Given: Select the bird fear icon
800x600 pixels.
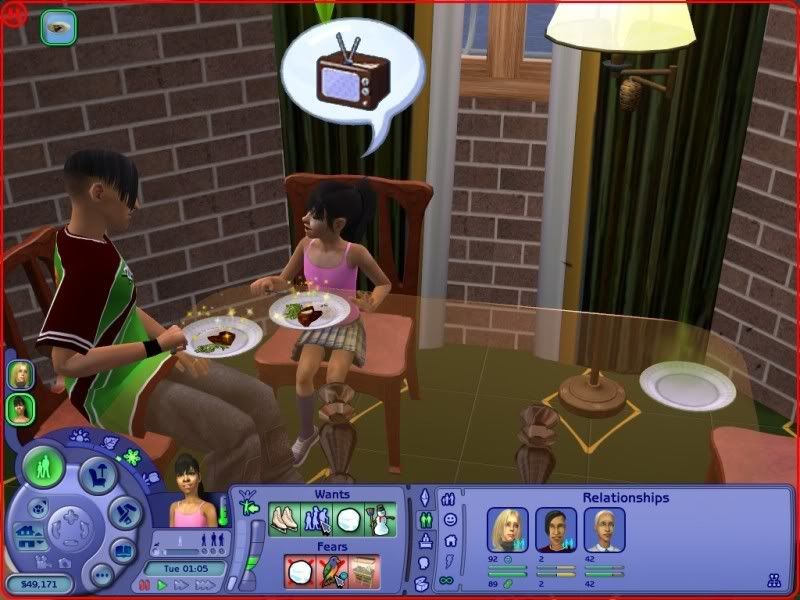Looking at the screenshot, I should [x=332, y=570].
